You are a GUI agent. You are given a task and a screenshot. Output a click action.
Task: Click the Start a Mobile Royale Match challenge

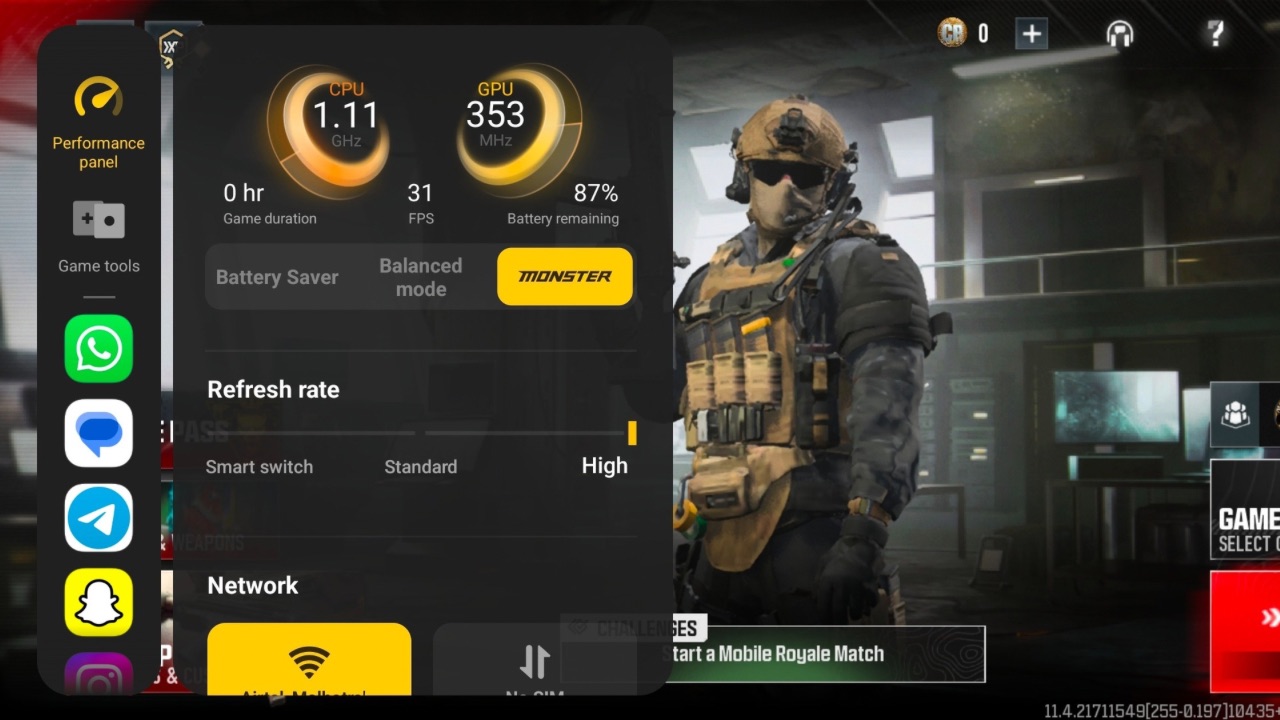tap(822, 654)
